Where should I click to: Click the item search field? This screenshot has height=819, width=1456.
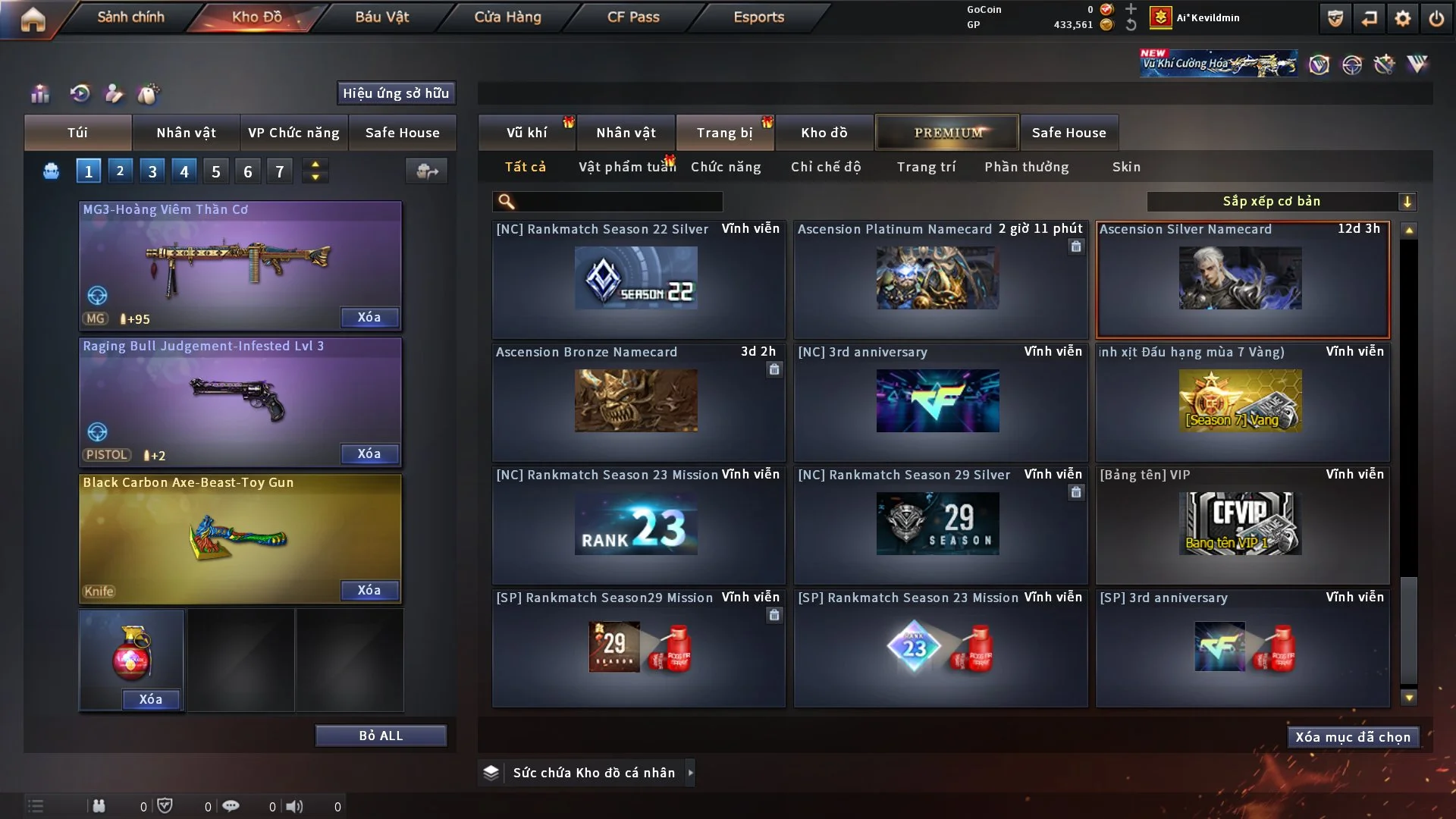pyautogui.click(x=618, y=201)
